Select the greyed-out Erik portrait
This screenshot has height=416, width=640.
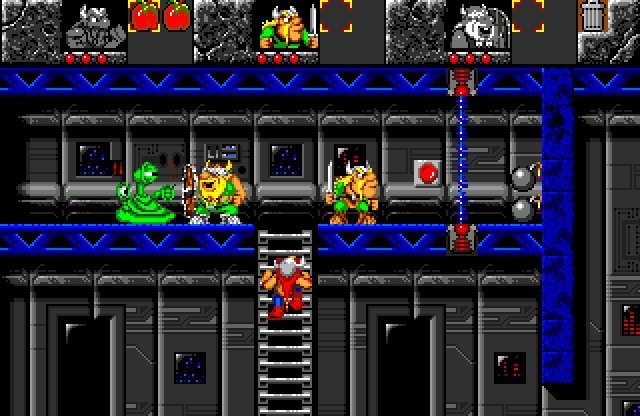95,25
